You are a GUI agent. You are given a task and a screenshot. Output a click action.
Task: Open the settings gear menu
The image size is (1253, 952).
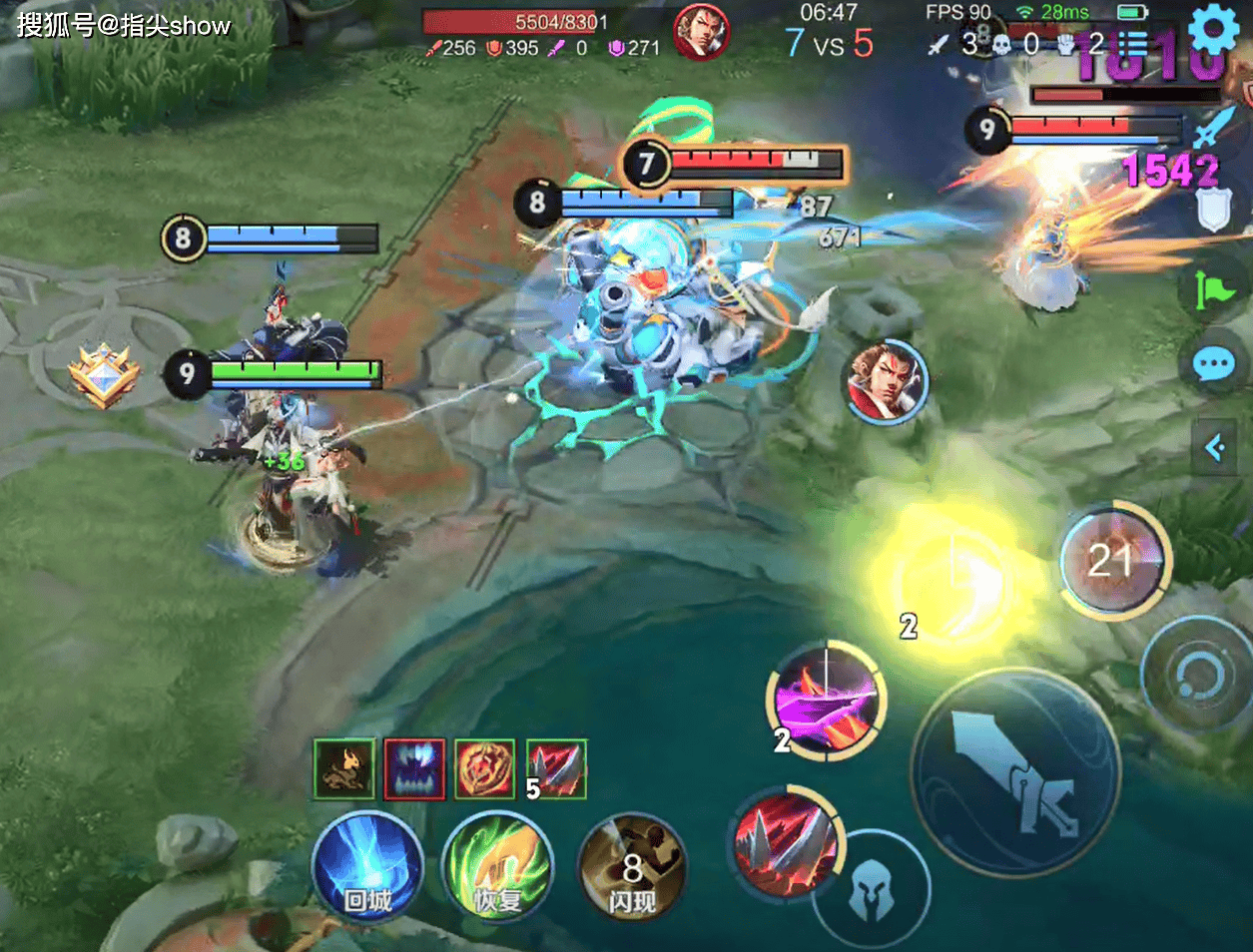[1214, 30]
